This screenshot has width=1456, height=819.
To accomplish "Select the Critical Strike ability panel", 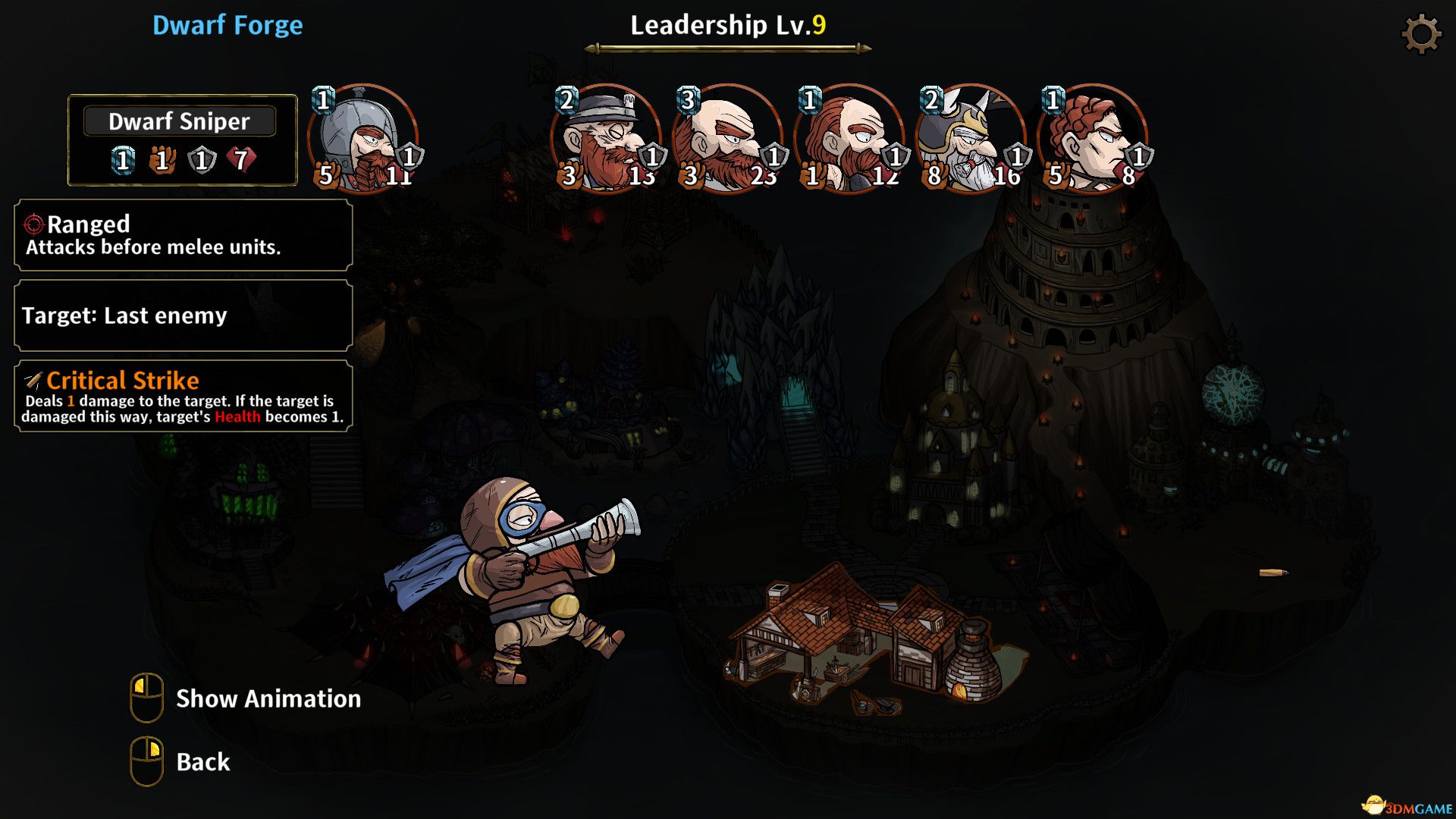I will (x=184, y=397).
